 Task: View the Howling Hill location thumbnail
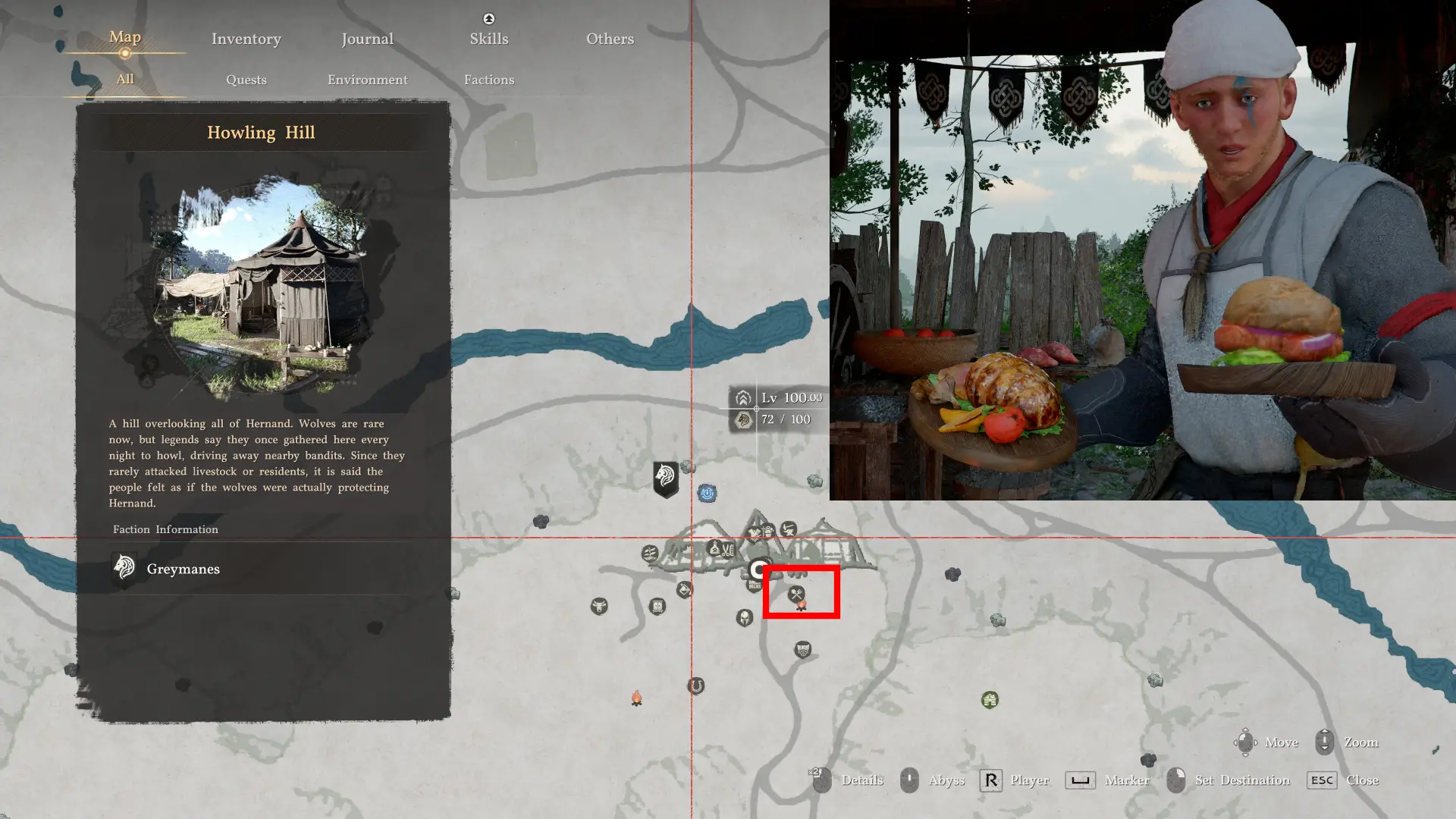click(x=262, y=284)
